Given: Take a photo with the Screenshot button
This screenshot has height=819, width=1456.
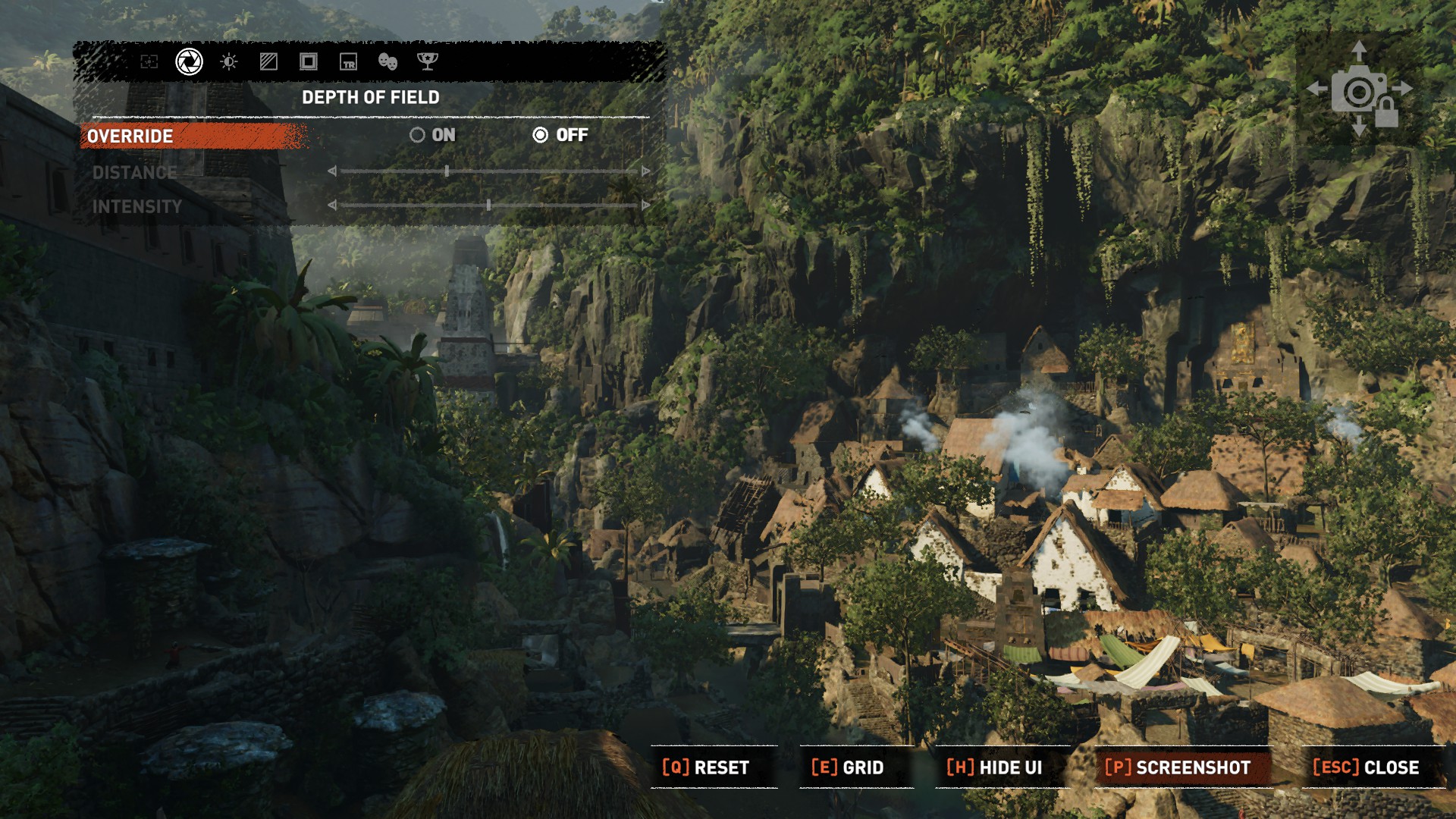Looking at the screenshot, I should (x=1178, y=767).
